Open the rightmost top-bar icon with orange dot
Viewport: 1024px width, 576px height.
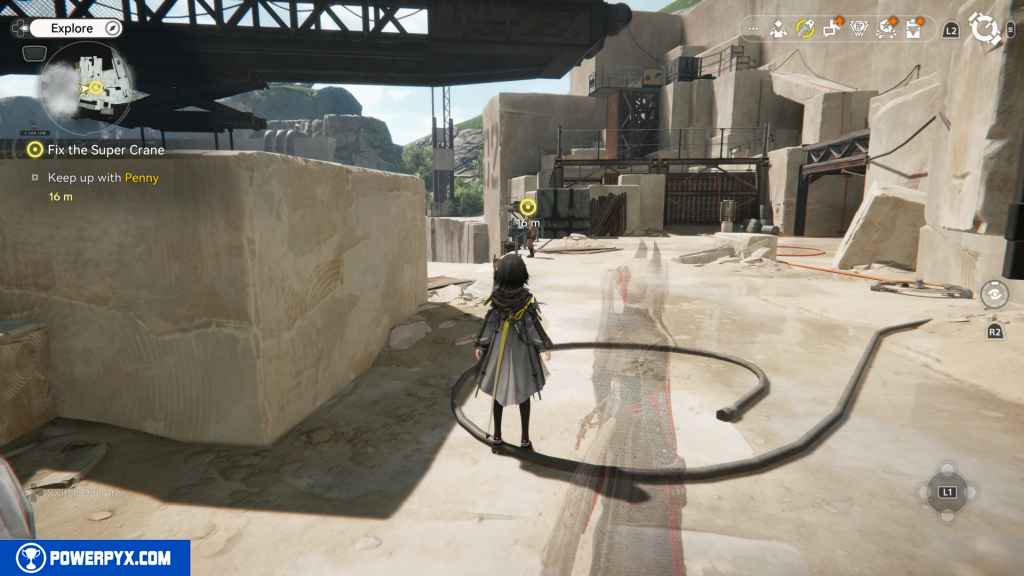click(x=913, y=29)
